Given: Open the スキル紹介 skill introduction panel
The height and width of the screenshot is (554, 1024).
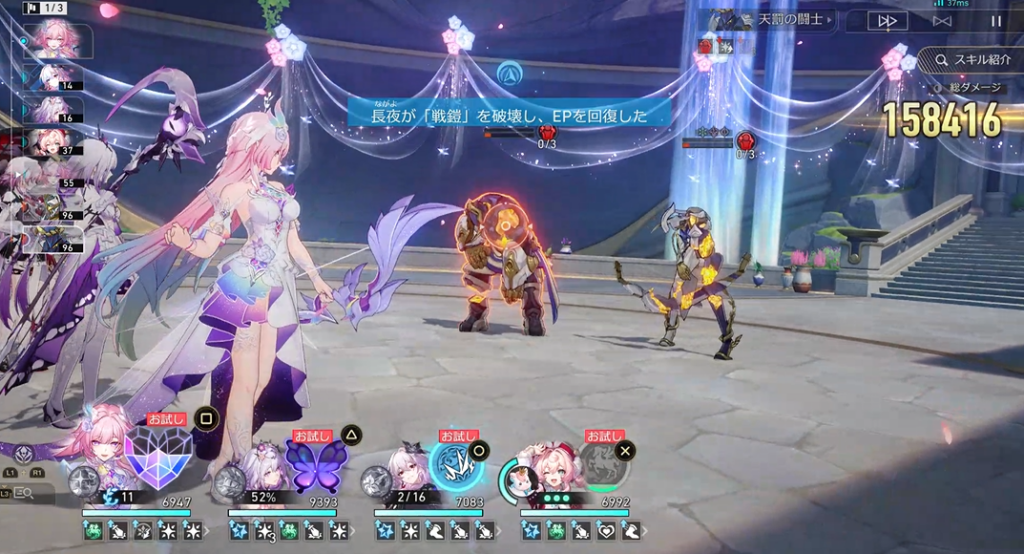Looking at the screenshot, I should 969,60.
